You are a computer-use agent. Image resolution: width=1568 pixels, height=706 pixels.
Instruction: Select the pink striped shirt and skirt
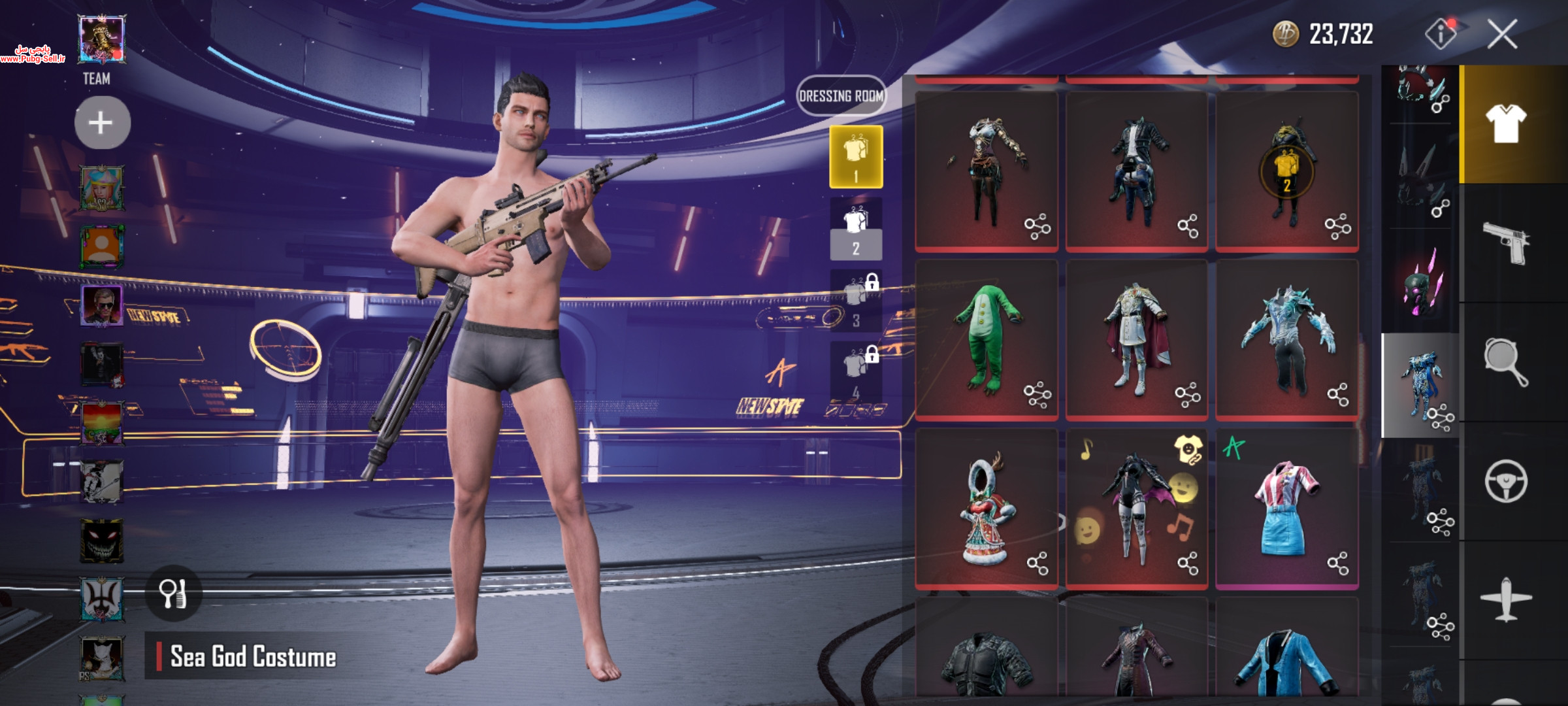[x=1286, y=507]
